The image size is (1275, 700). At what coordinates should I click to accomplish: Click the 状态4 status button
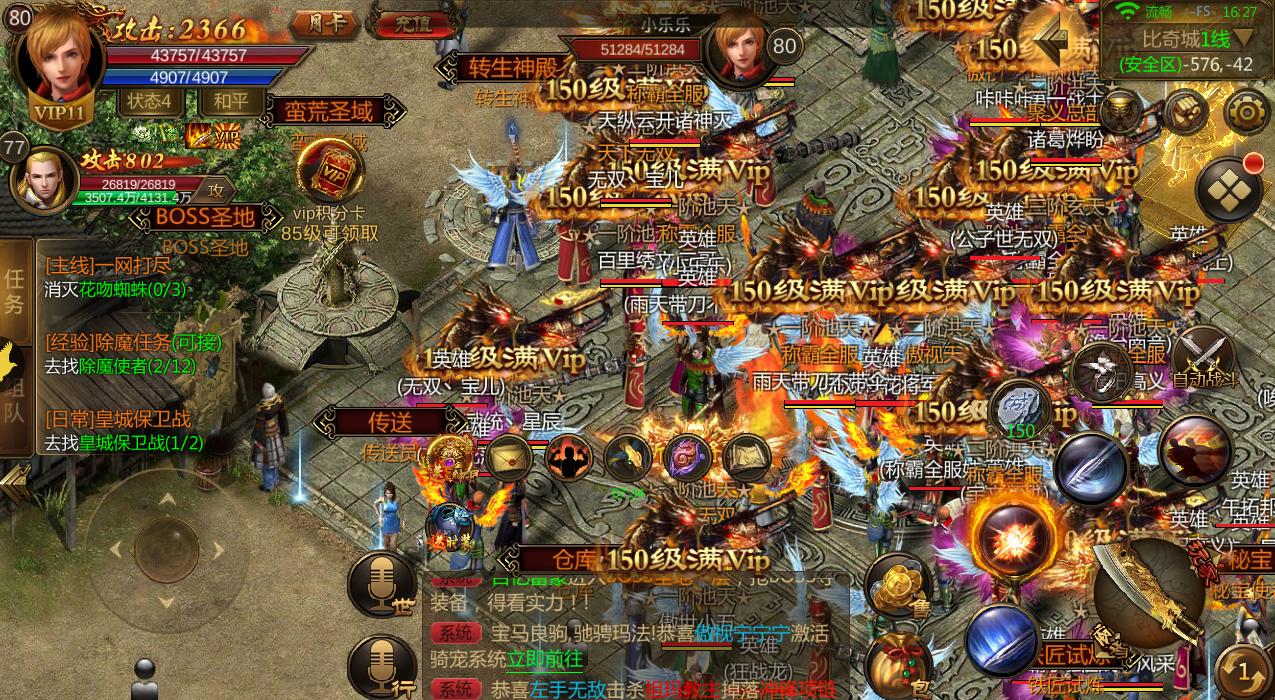click(x=151, y=102)
